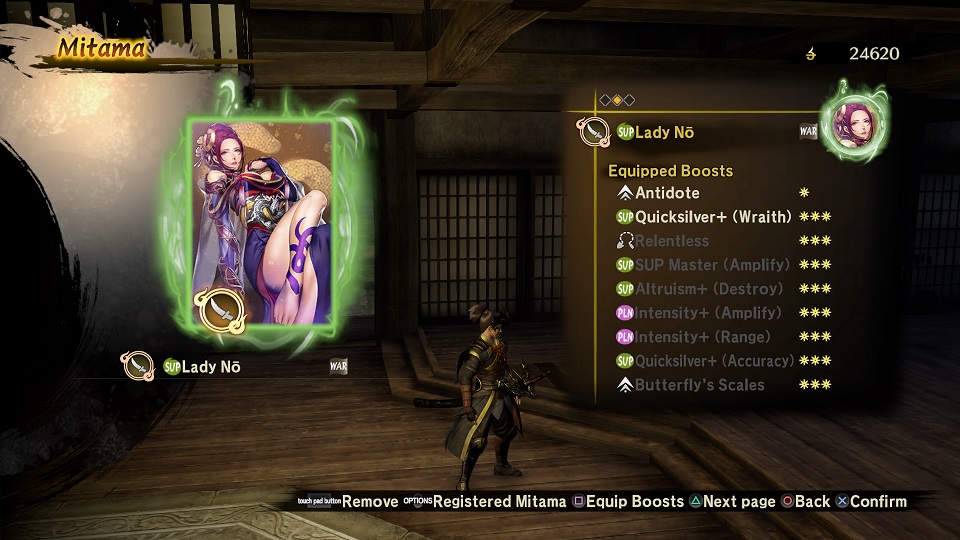Select Butterfly's Scales boost
This screenshot has width=960, height=540.
pos(699,385)
